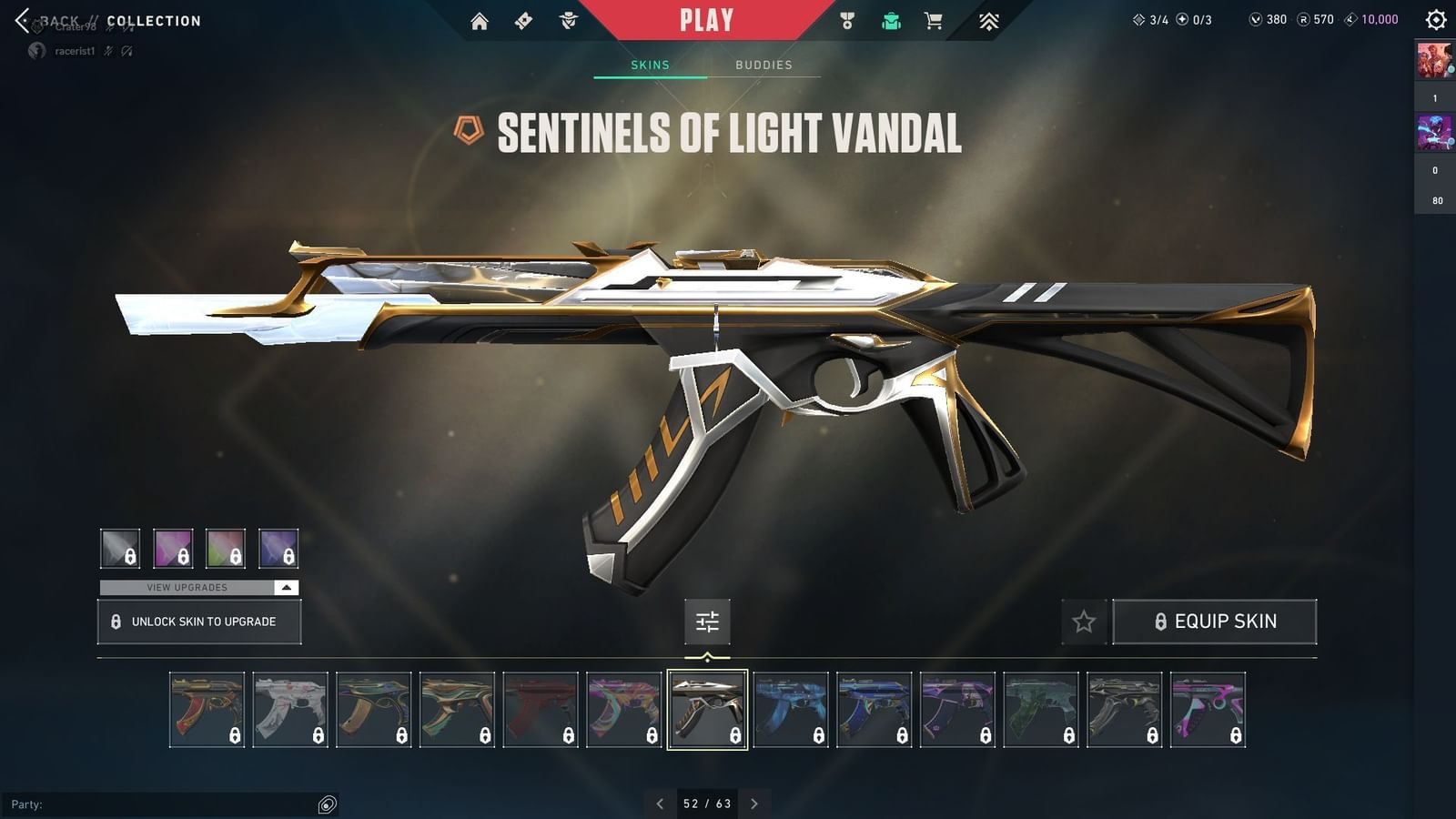Viewport: 1456px width, 819px height.
Task: Open the Home screen icon
Action: [x=480, y=19]
